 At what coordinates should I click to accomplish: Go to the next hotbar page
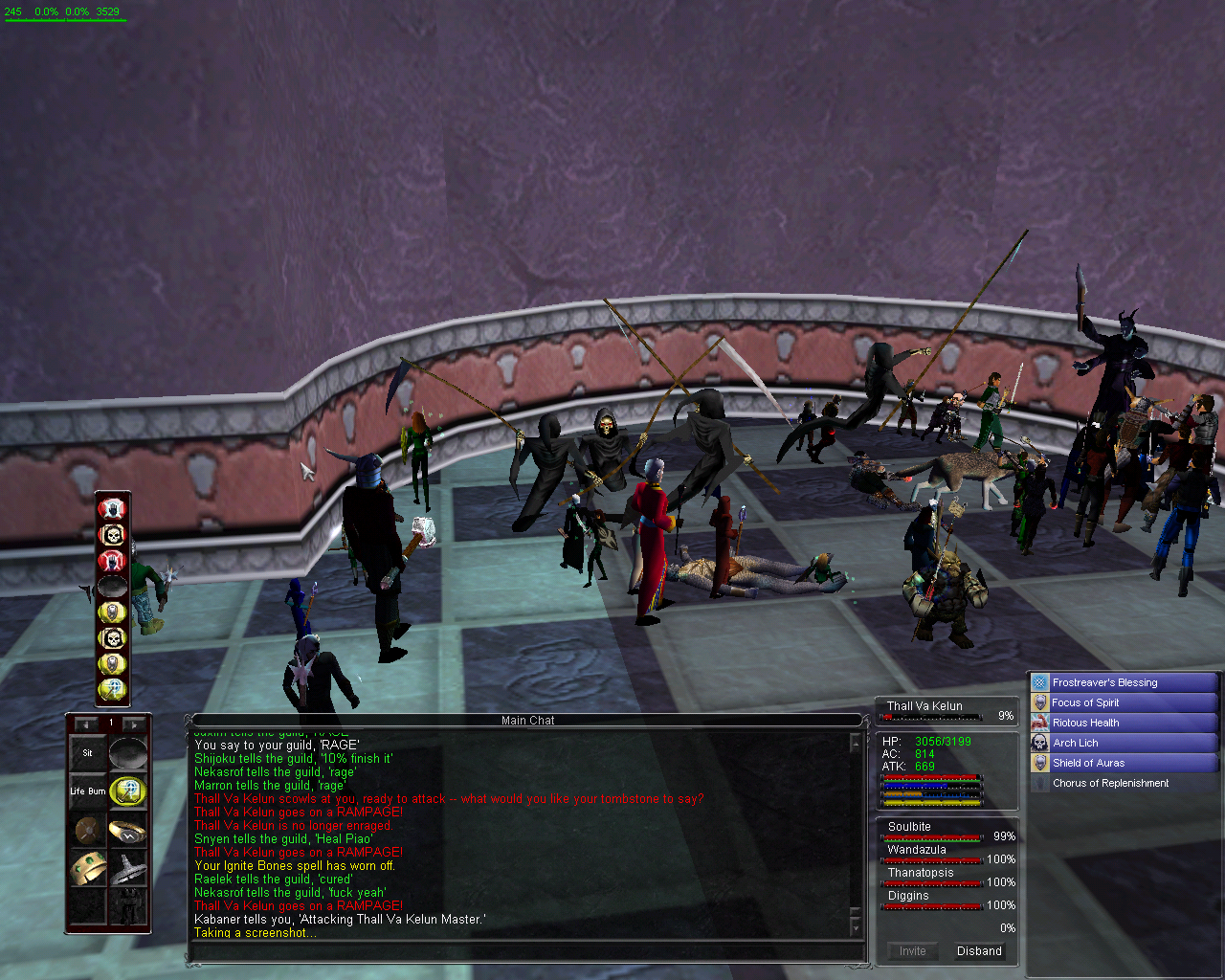tap(133, 724)
